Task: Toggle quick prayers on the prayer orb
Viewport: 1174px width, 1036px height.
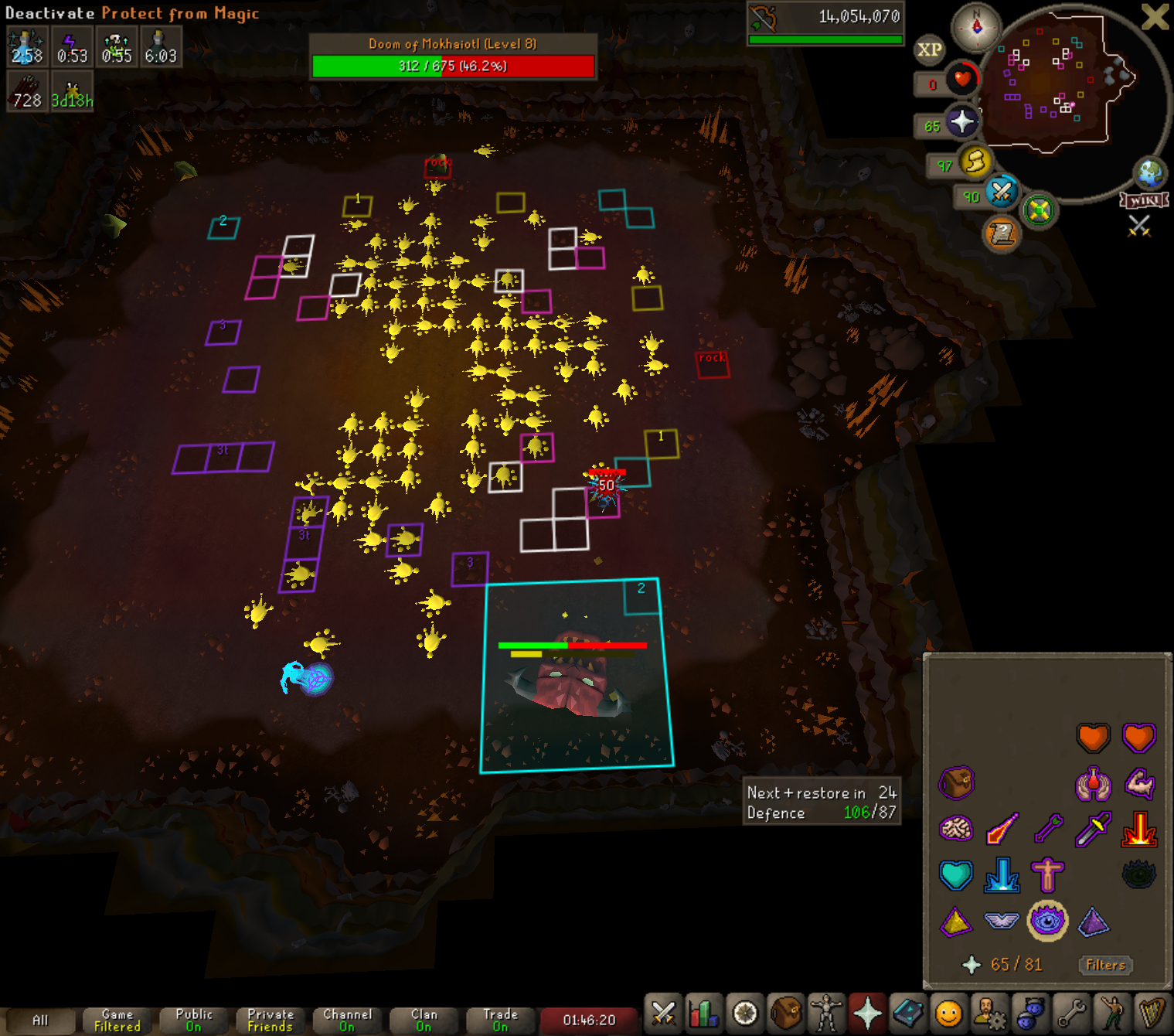Action: [961, 122]
